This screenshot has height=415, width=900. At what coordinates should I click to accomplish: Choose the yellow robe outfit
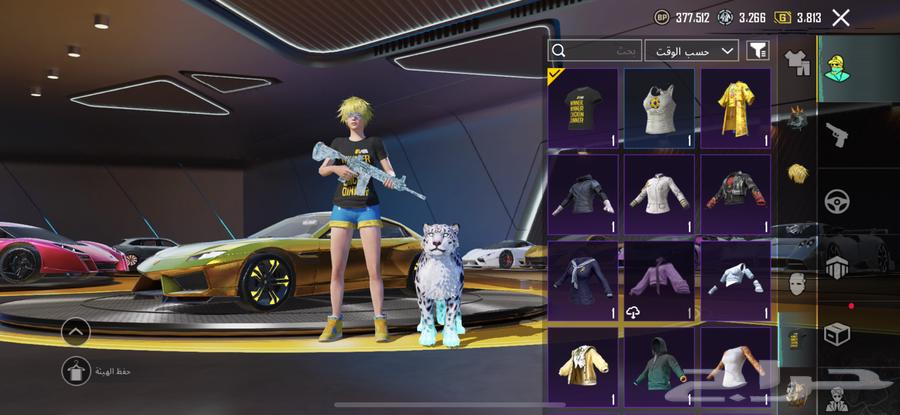tap(735, 108)
